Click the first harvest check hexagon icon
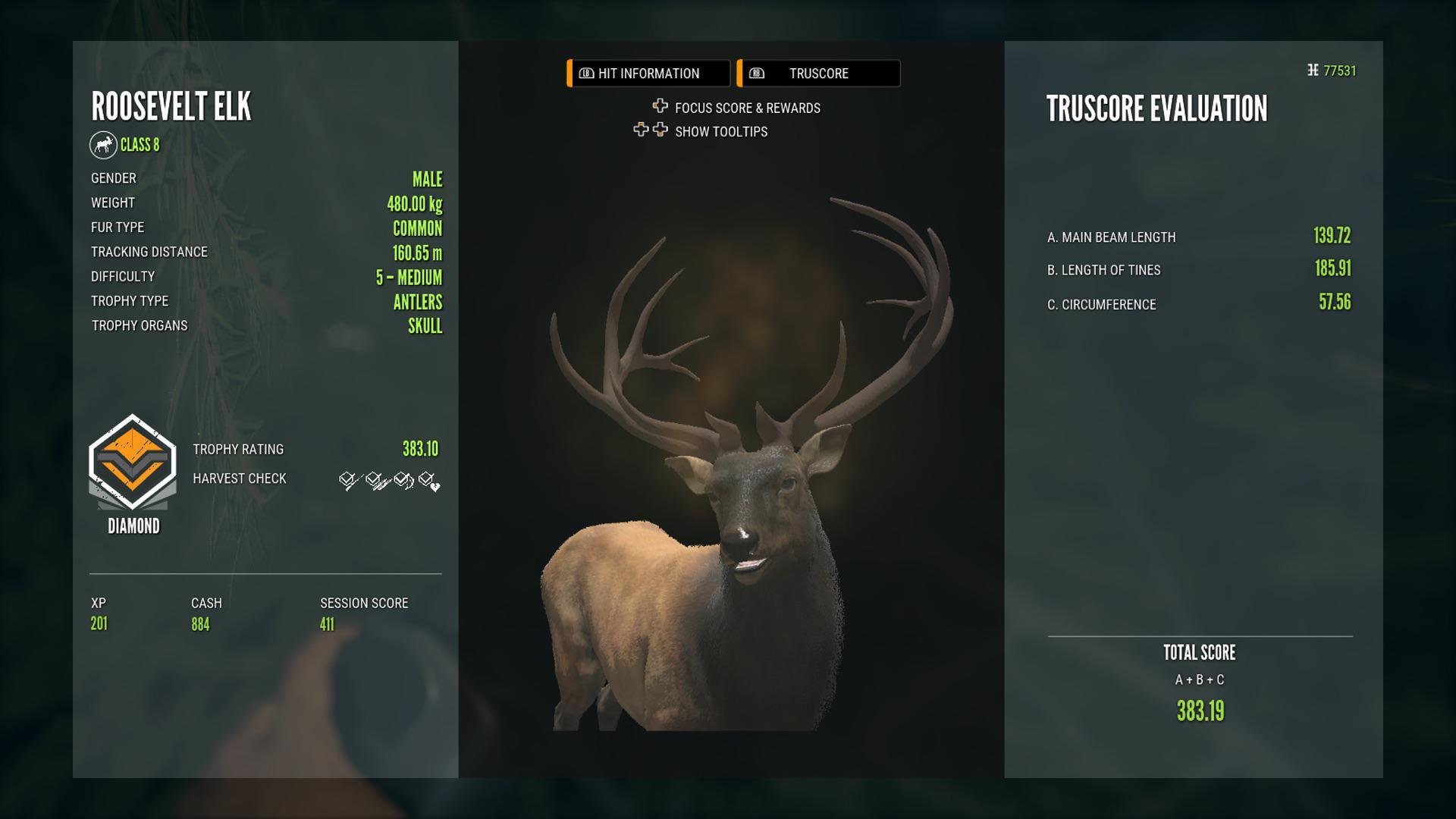This screenshot has width=1456, height=819. click(347, 479)
